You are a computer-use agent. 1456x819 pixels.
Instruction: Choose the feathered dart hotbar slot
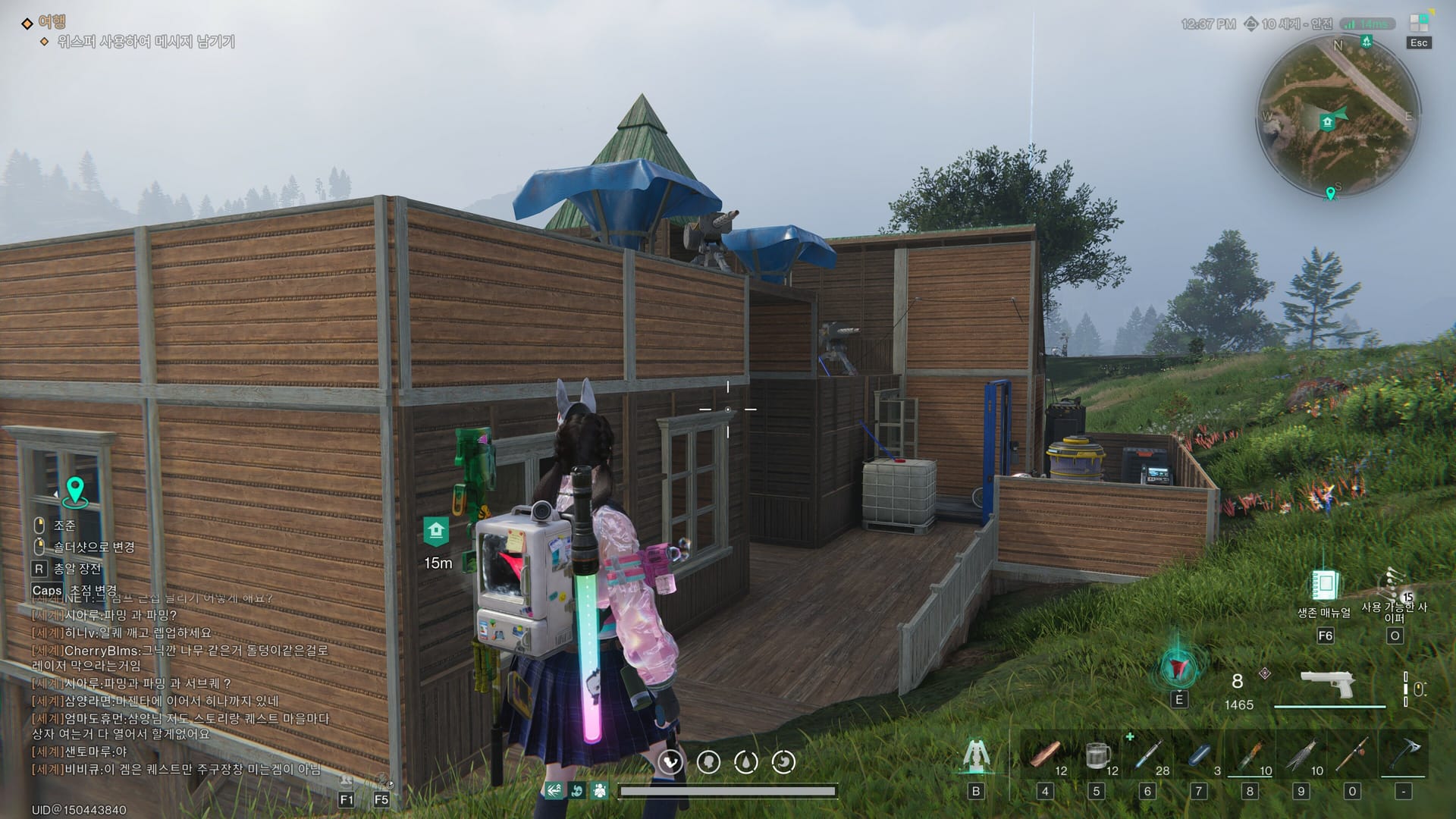point(1301,755)
